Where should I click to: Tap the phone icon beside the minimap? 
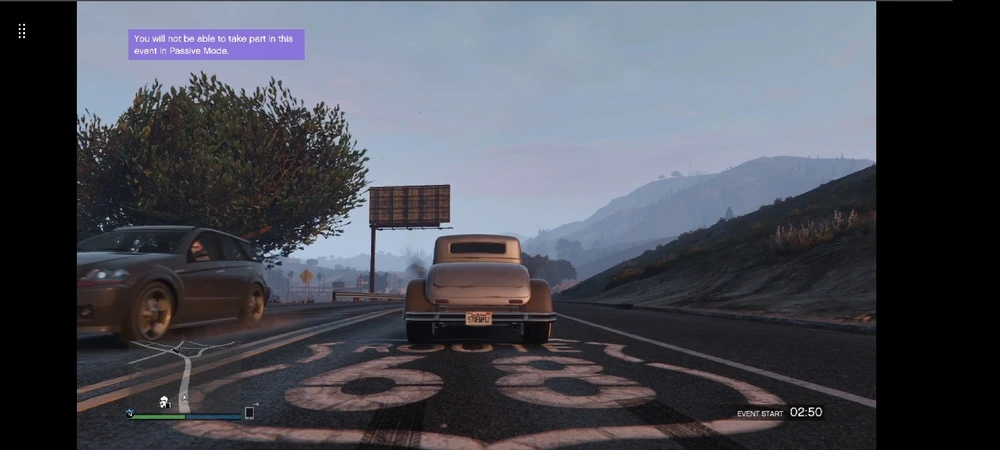click(x=249, y=412)
